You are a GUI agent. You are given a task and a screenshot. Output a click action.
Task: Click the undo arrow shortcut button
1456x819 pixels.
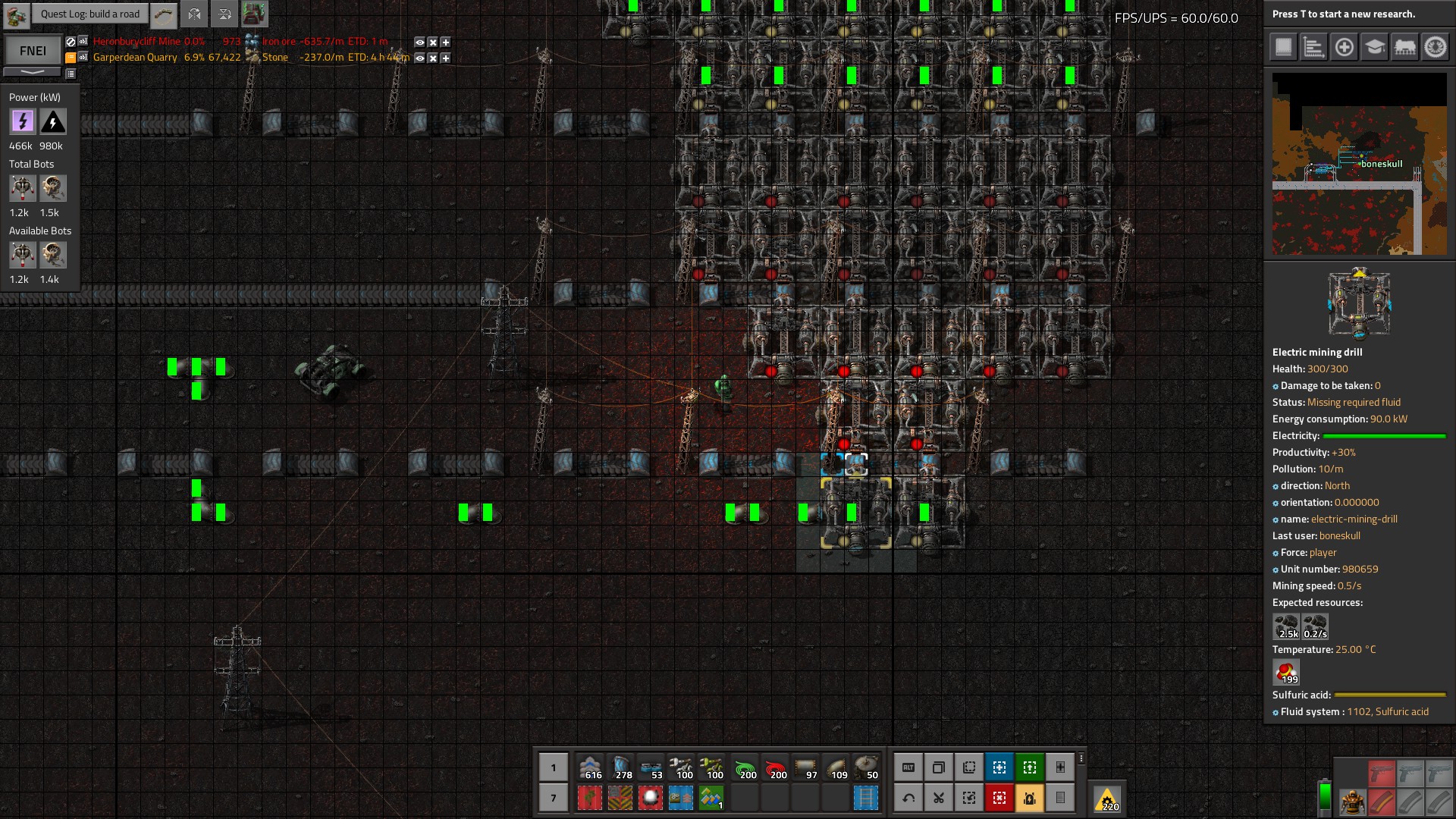pyautogui.click(x=908, y=798)
